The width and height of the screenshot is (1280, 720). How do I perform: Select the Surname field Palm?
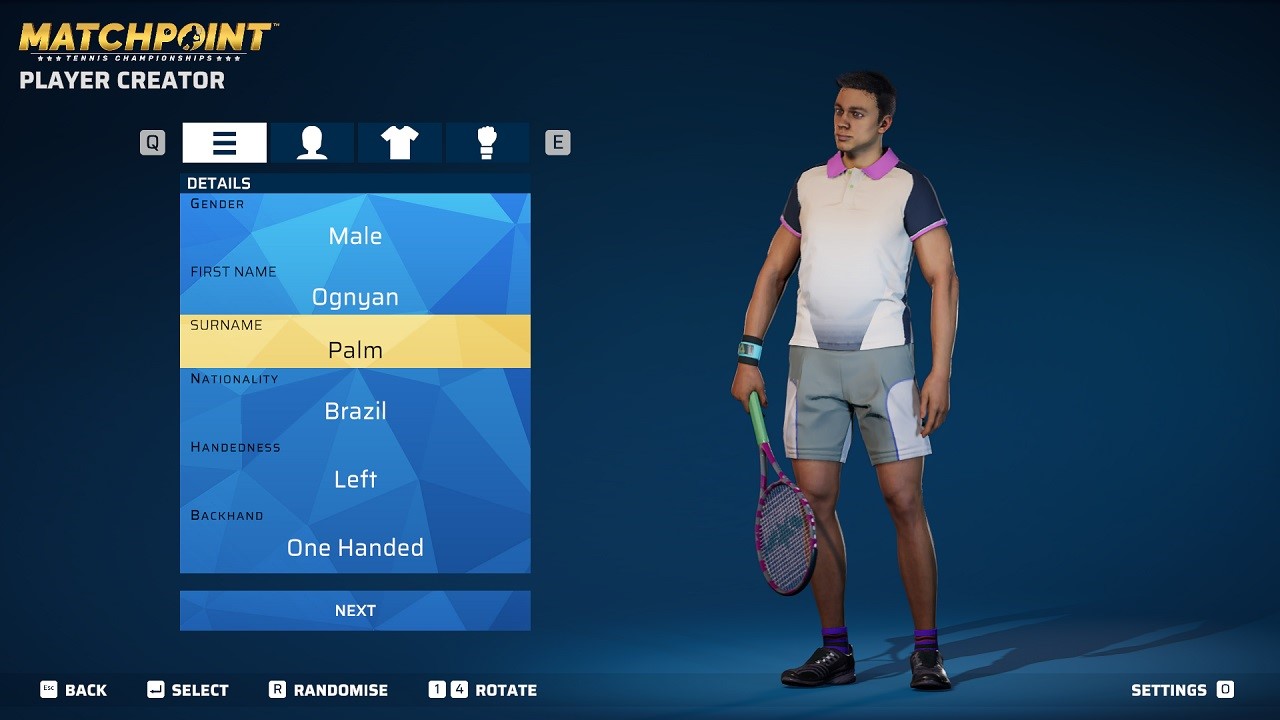355,350
